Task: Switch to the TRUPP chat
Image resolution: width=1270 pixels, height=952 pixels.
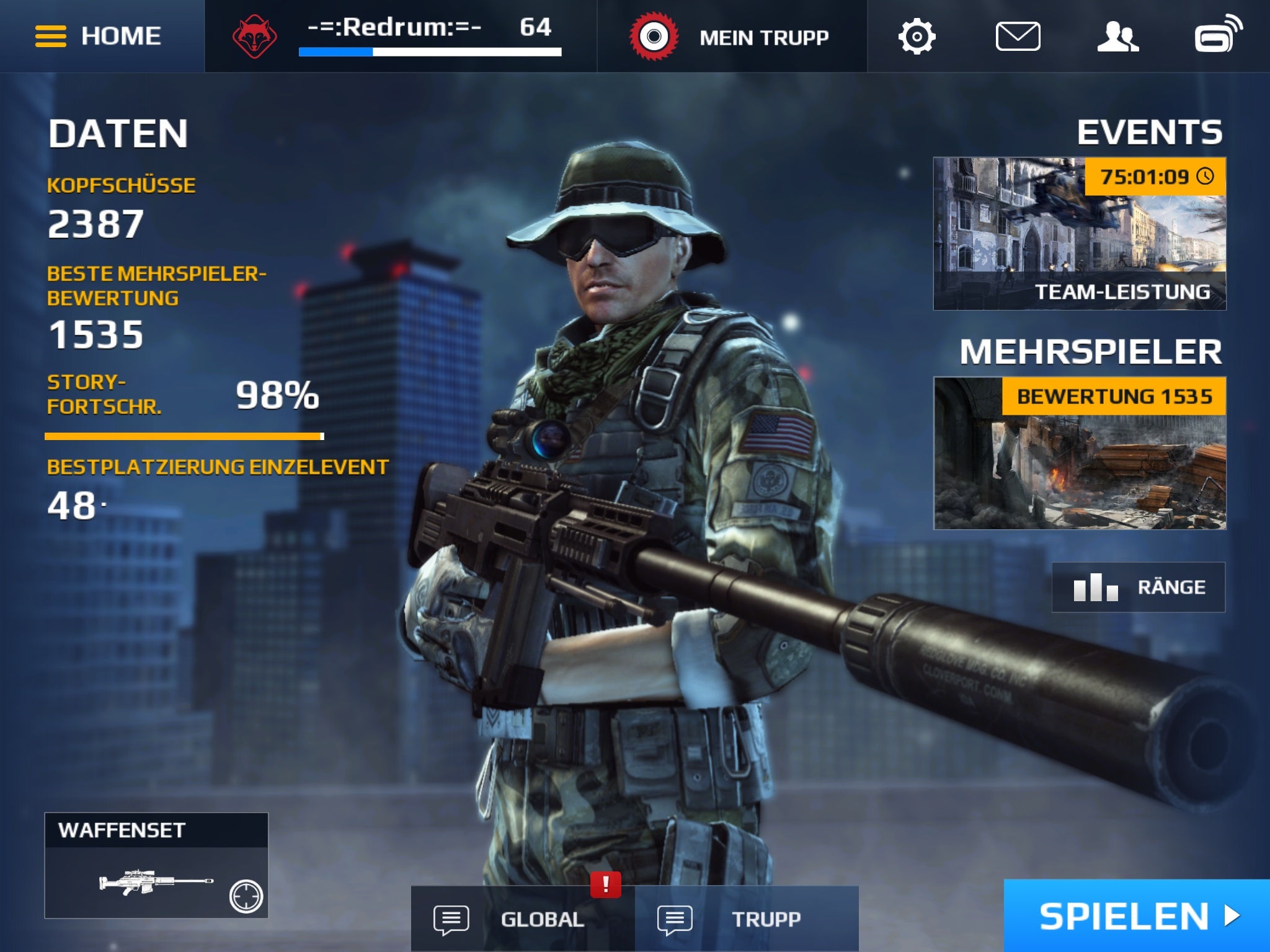Action: [x=747, y=919]
